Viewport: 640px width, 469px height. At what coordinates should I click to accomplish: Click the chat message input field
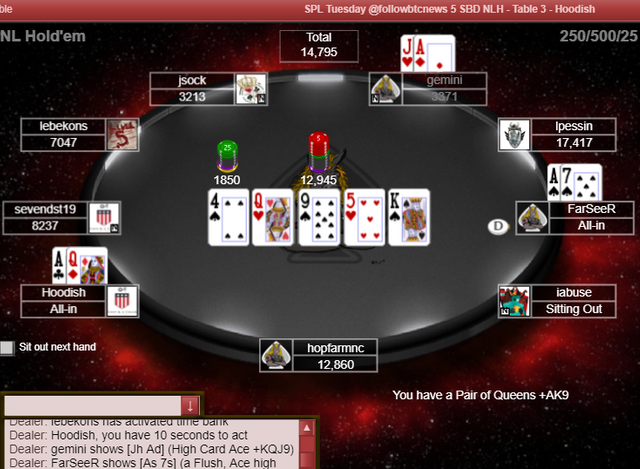92,405
